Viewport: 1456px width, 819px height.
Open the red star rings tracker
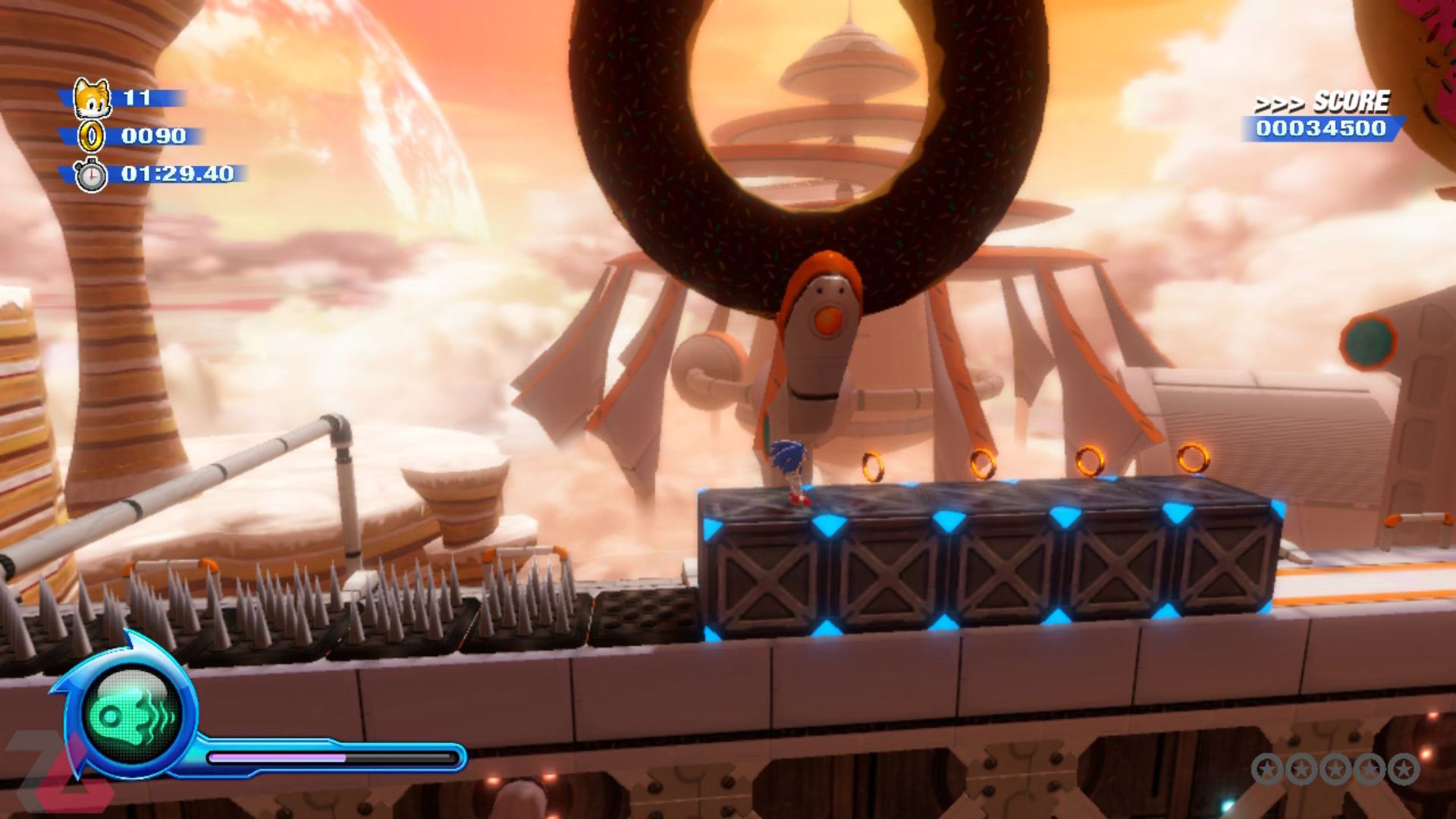coord(1335,769)
